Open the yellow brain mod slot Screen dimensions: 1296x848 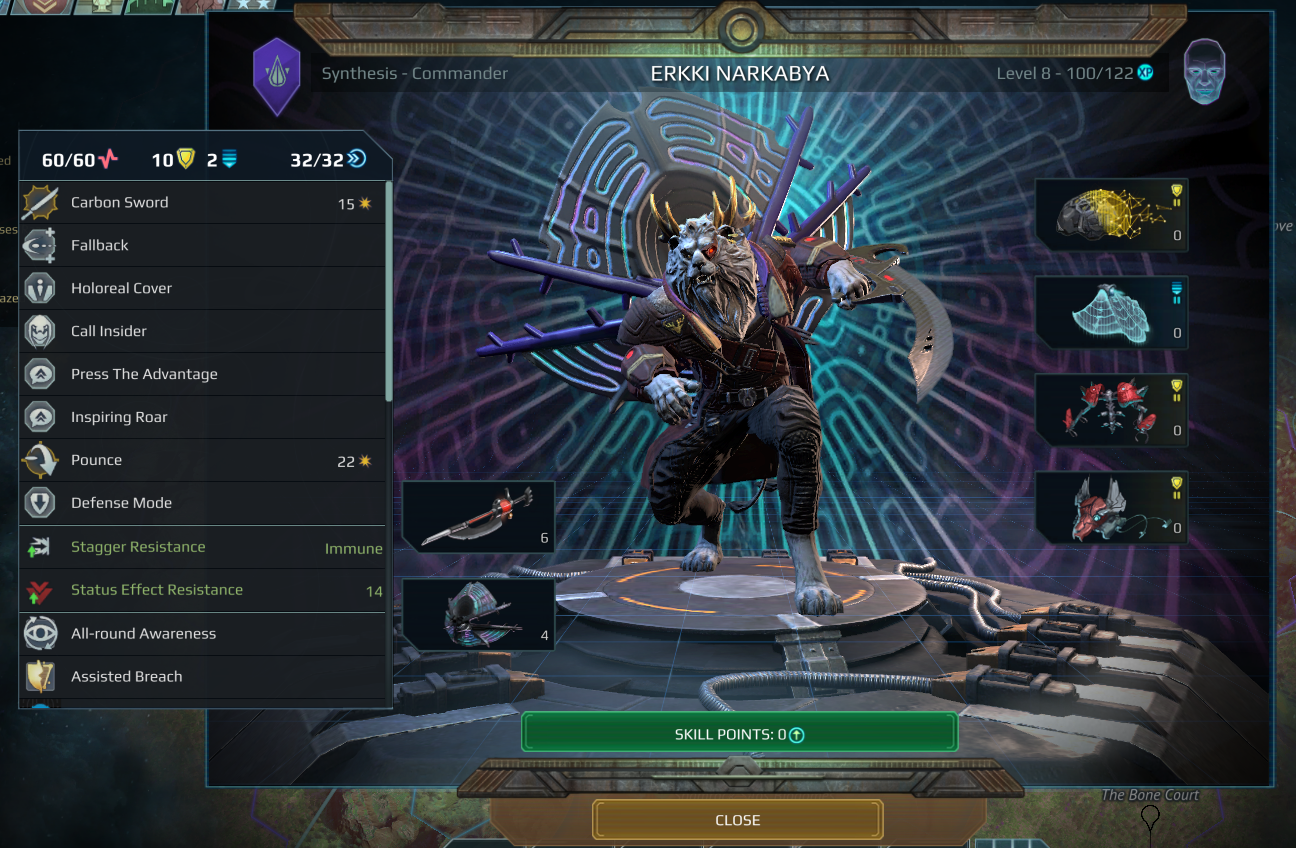pyautogui.click(x=1111, y=214)
